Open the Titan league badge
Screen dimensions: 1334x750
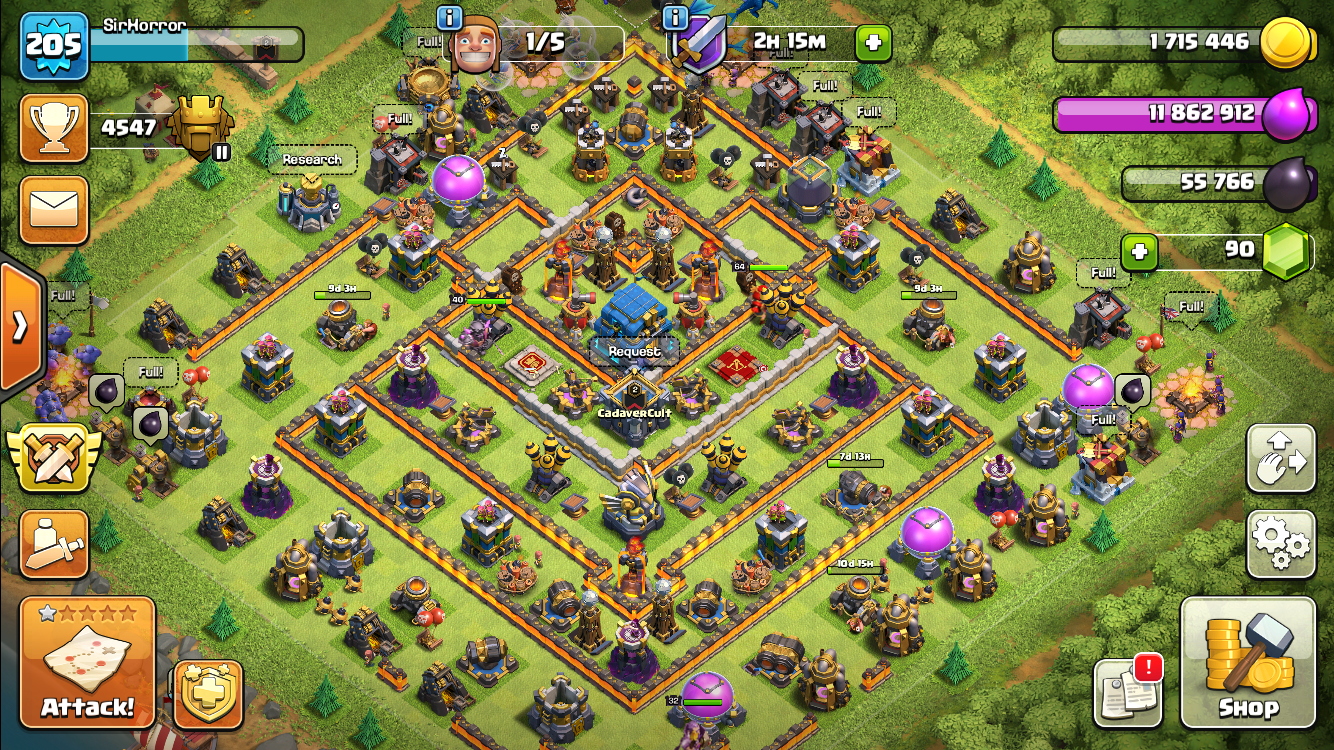click(201, 128)
